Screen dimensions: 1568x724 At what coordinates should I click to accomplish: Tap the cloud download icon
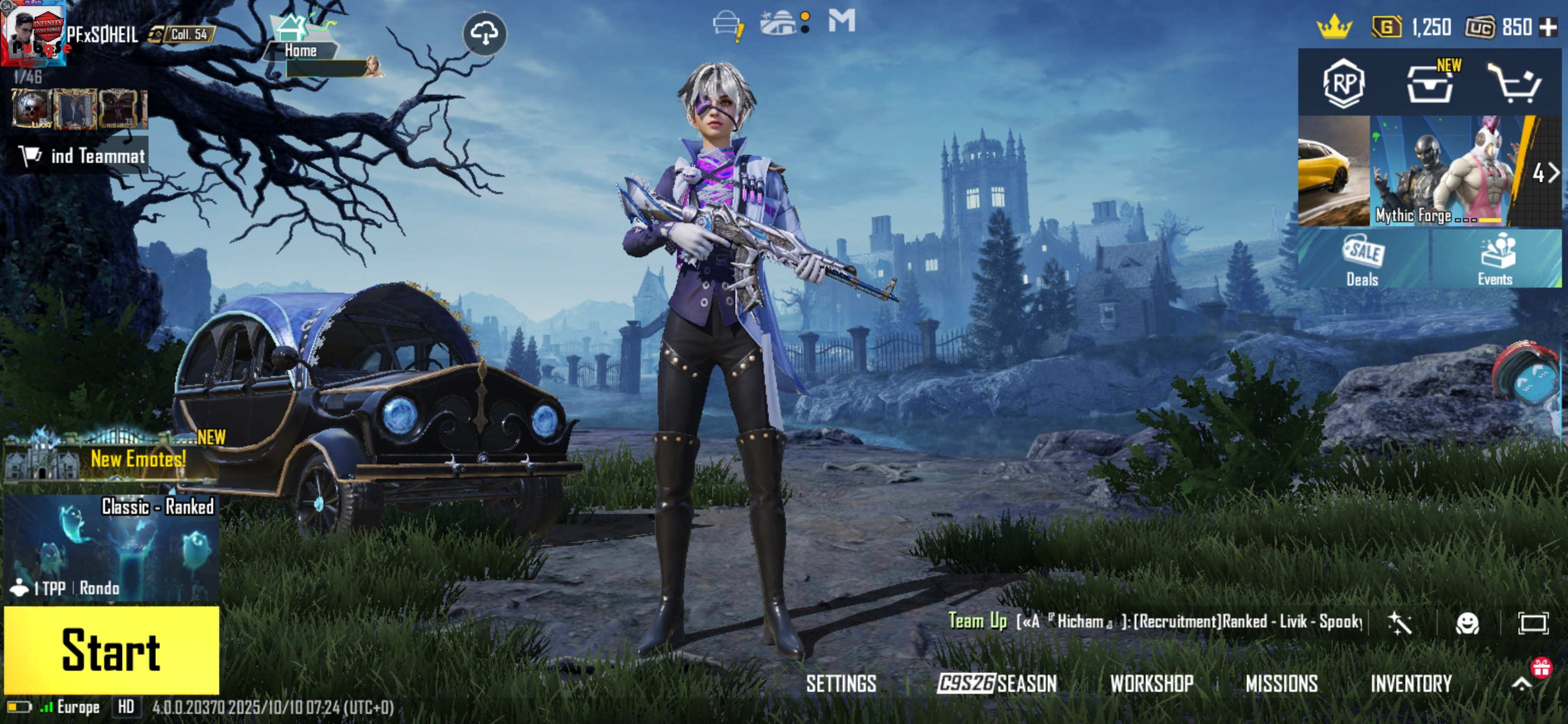tap(484, 34)
